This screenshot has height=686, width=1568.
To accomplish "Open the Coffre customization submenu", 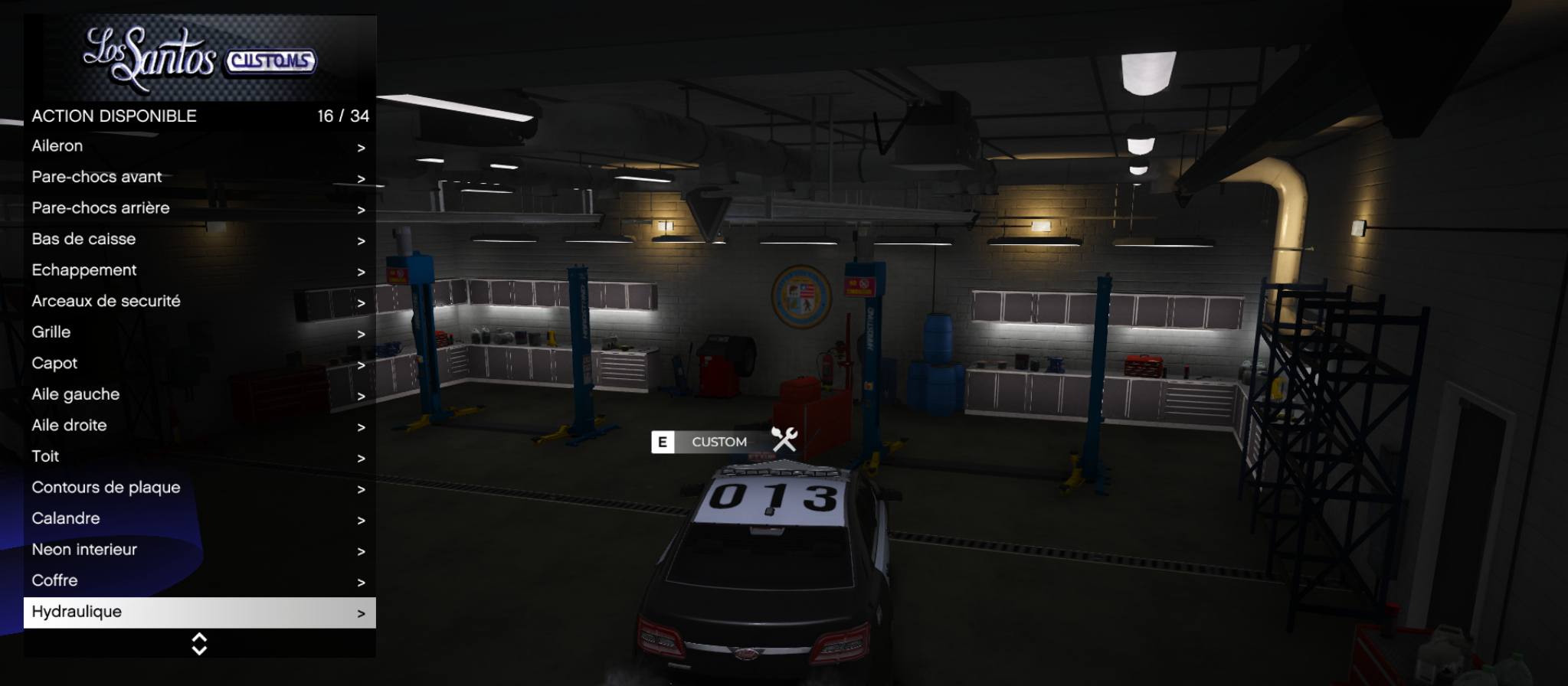I will [199, 581].
